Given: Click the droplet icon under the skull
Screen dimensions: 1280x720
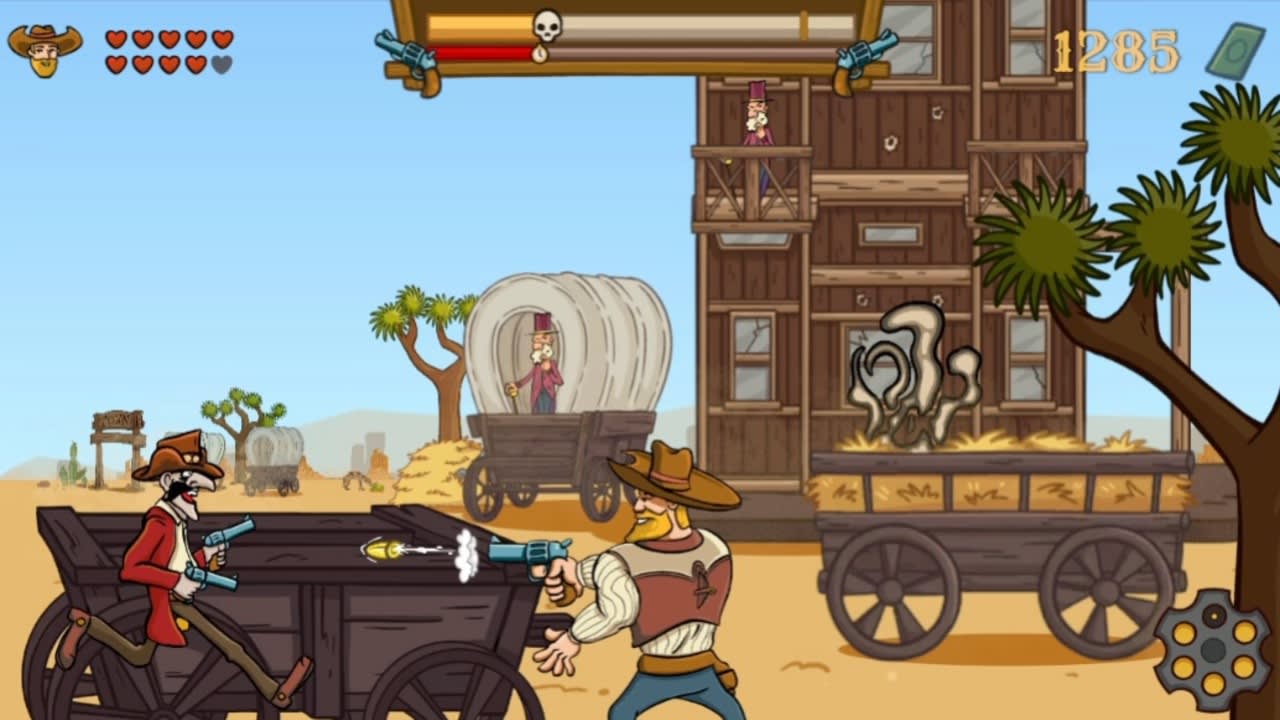Looking at the screenshot, I should [x=540, y=53].
